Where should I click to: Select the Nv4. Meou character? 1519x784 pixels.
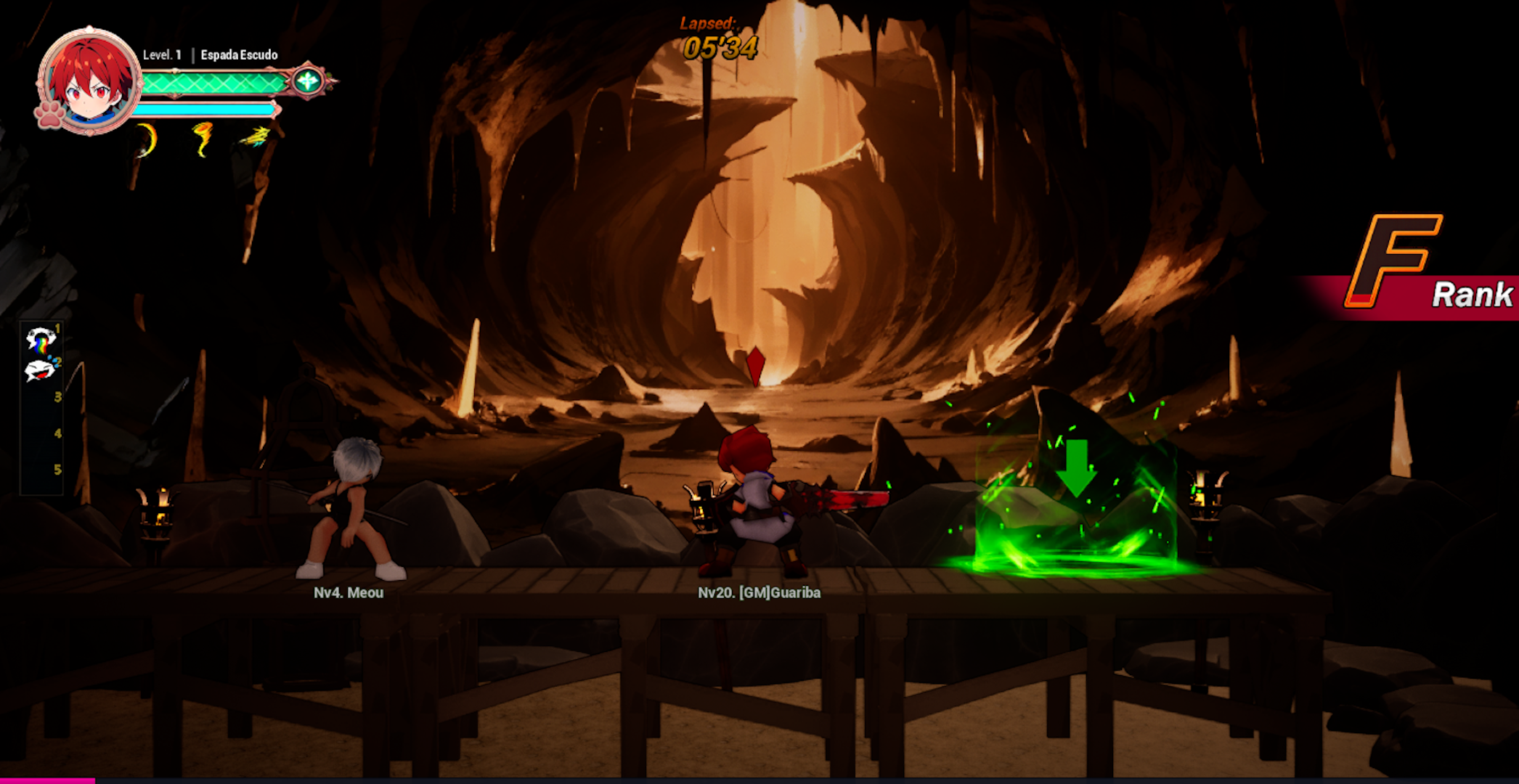pyautogui.click(x=349, y=508)
